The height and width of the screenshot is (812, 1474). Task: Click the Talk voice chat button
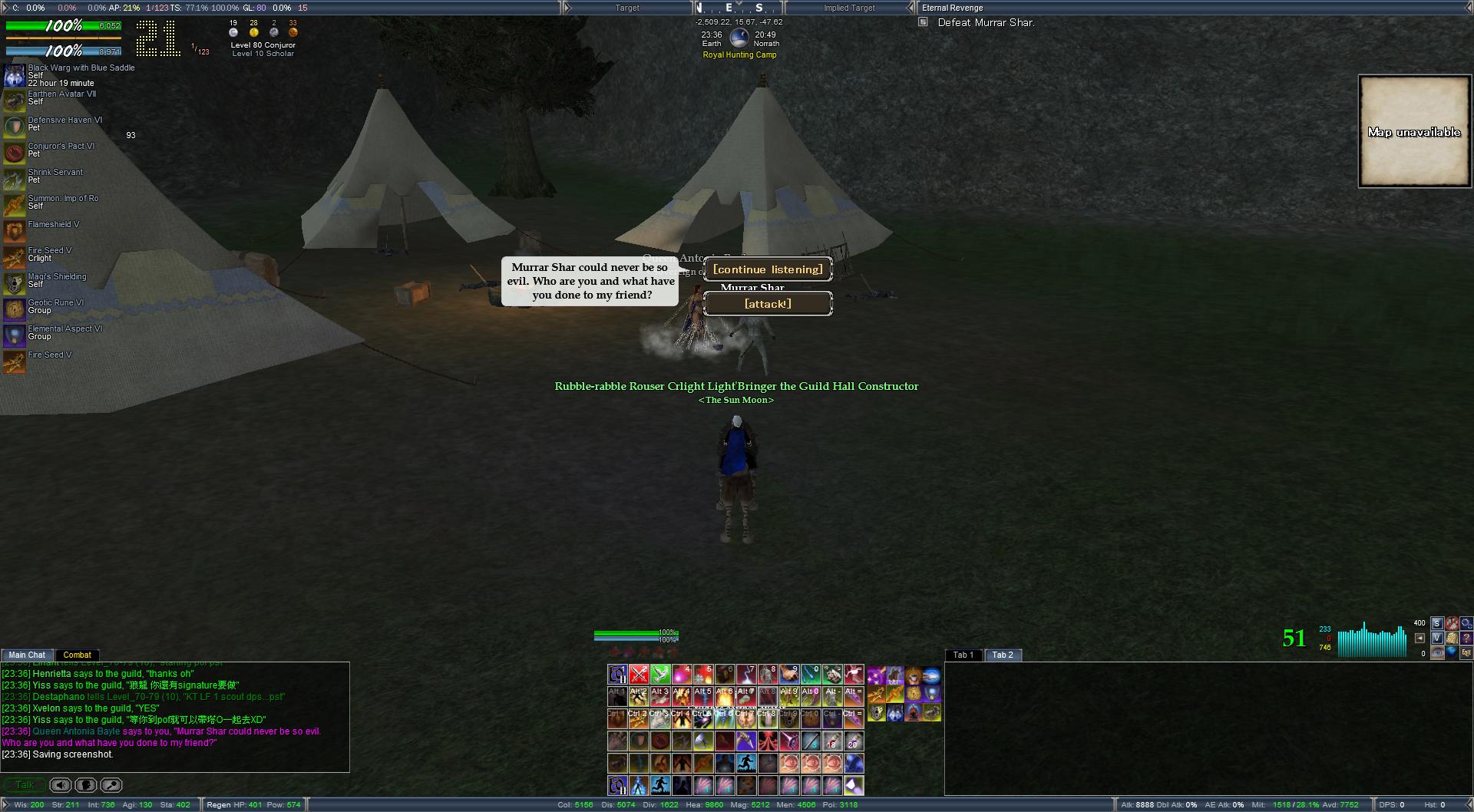(25, 785)
